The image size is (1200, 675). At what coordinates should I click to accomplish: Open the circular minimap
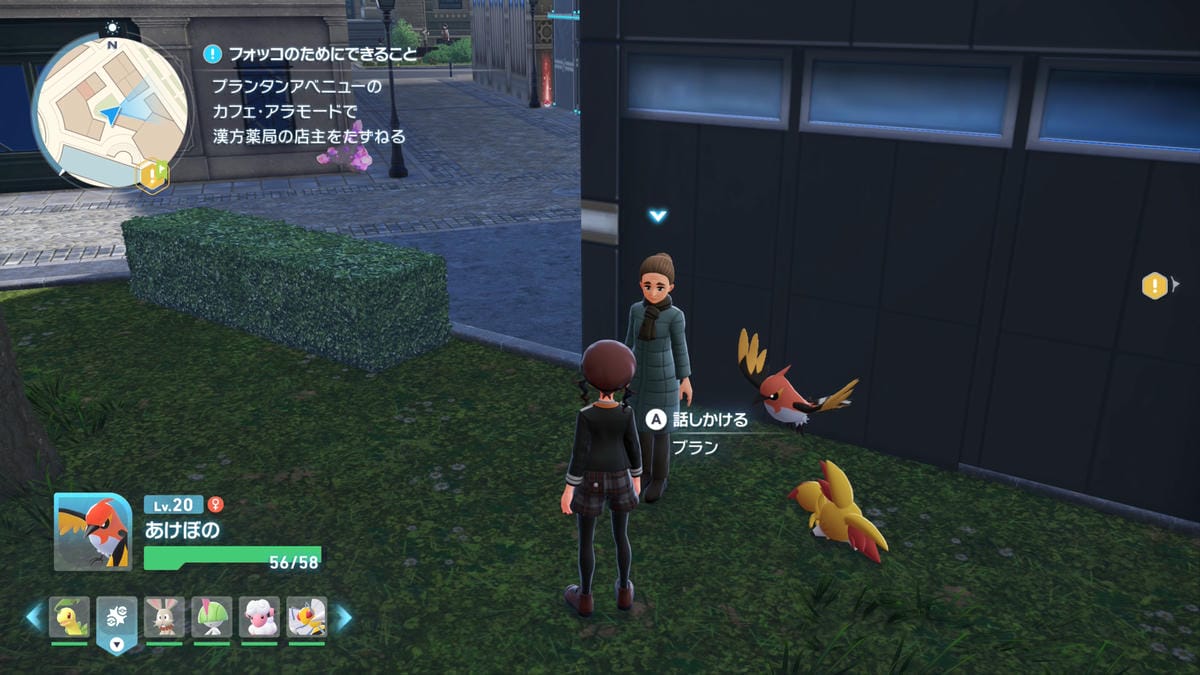(110, 110)
